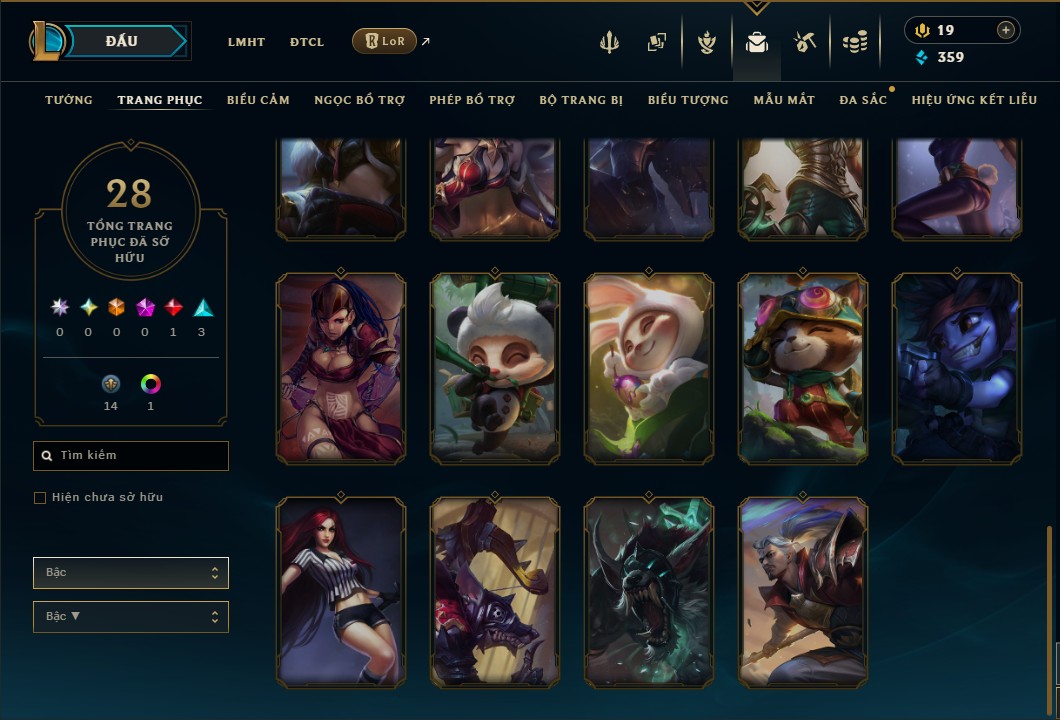Open the first Bậc dropdown

pyautogui.click(x=131, y=573)
